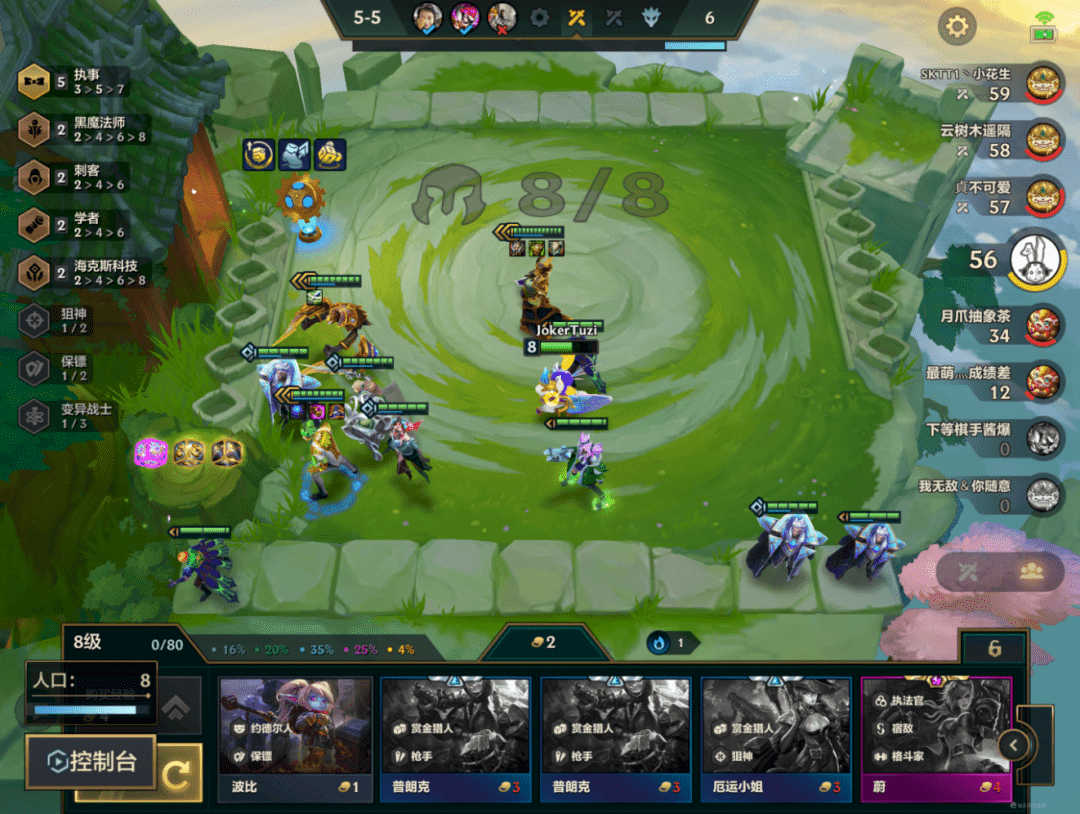
Task: Switch the scoreboard to the players view
Action: pyautogui.click(x=1030, y=572)
